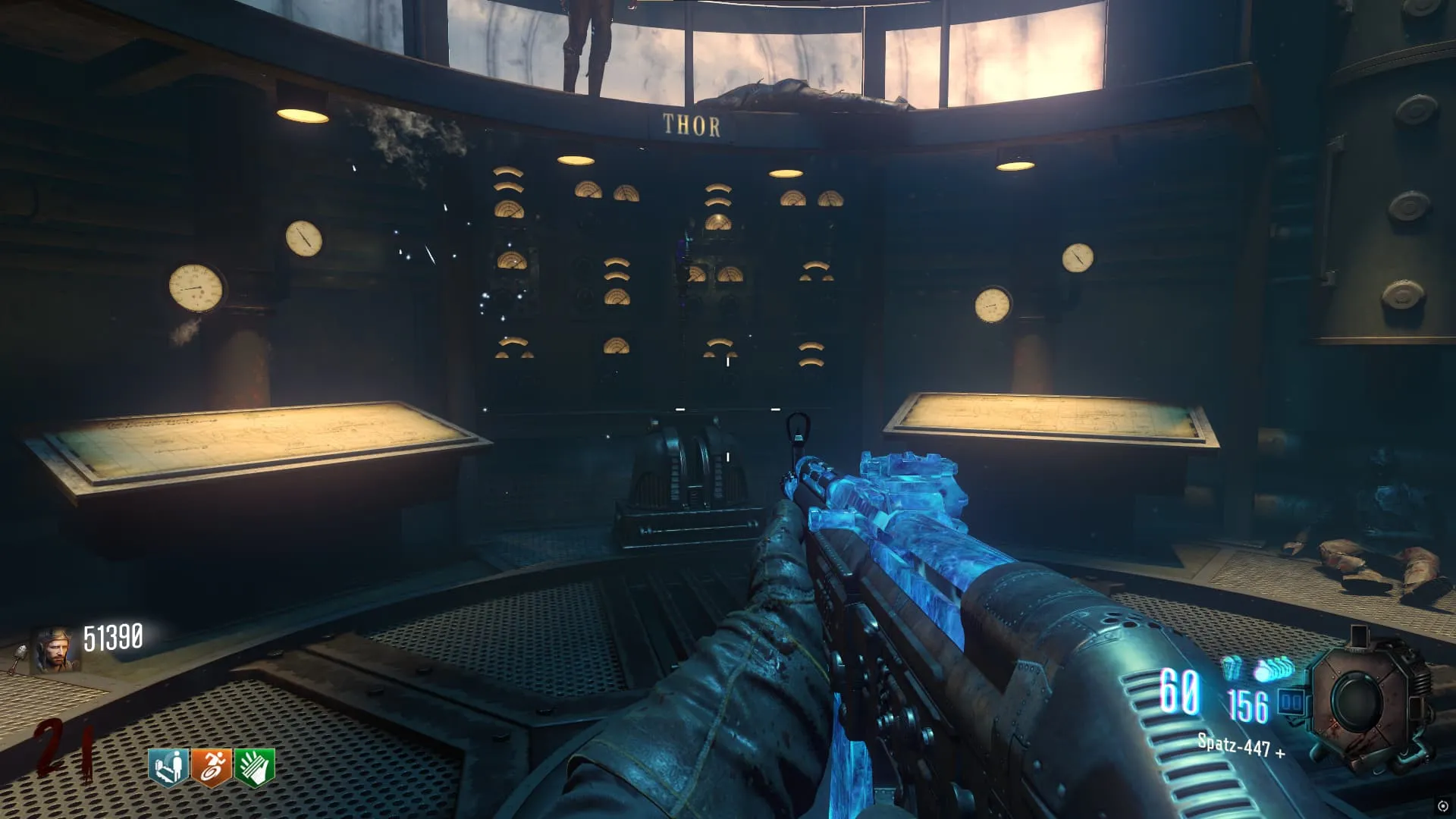Click the green hand perk icon
The height and width of the screenshot is (819, 1456).
point(255,768)
